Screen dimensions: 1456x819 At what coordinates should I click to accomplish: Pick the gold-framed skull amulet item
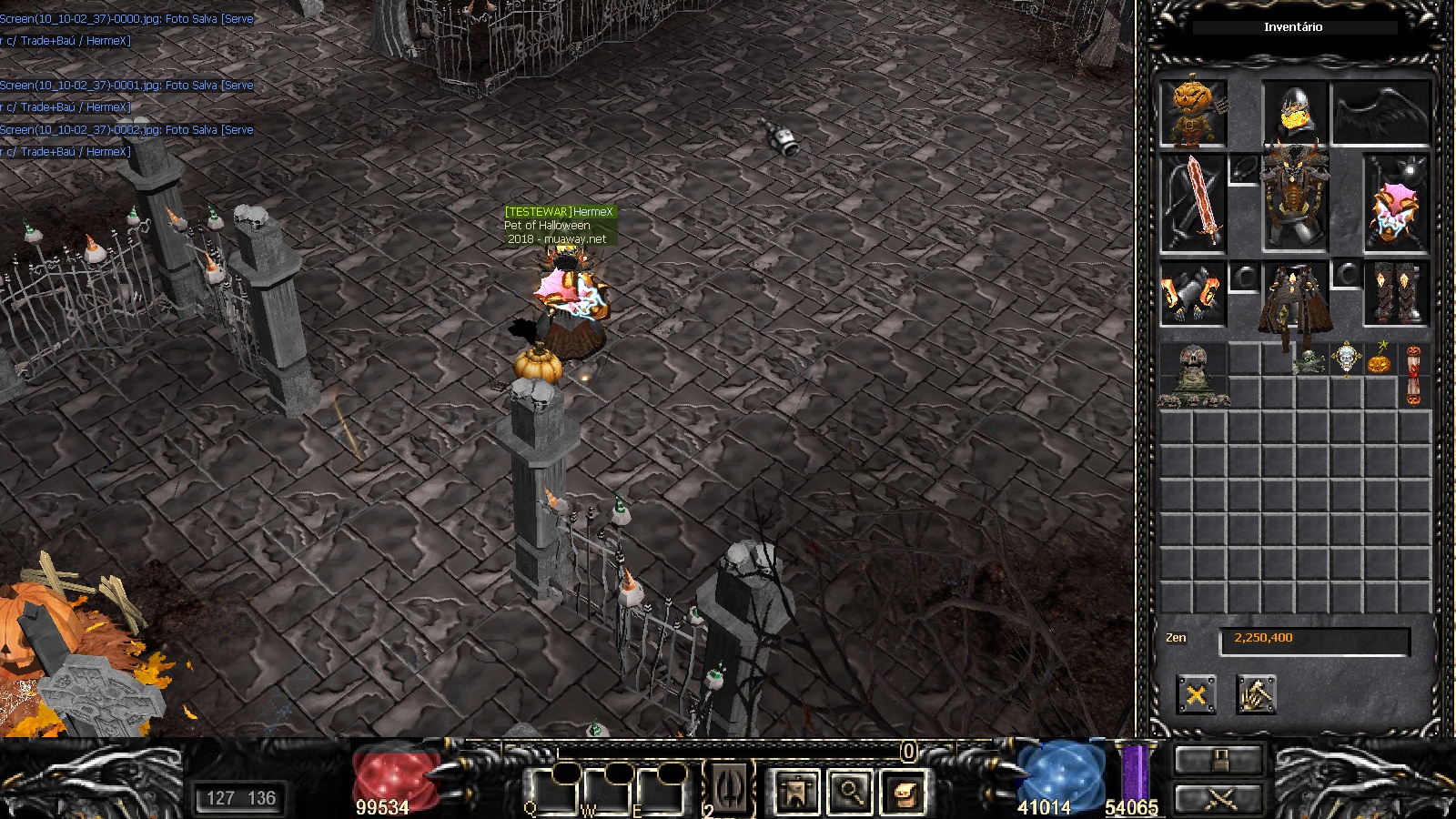pos(1346,359)
